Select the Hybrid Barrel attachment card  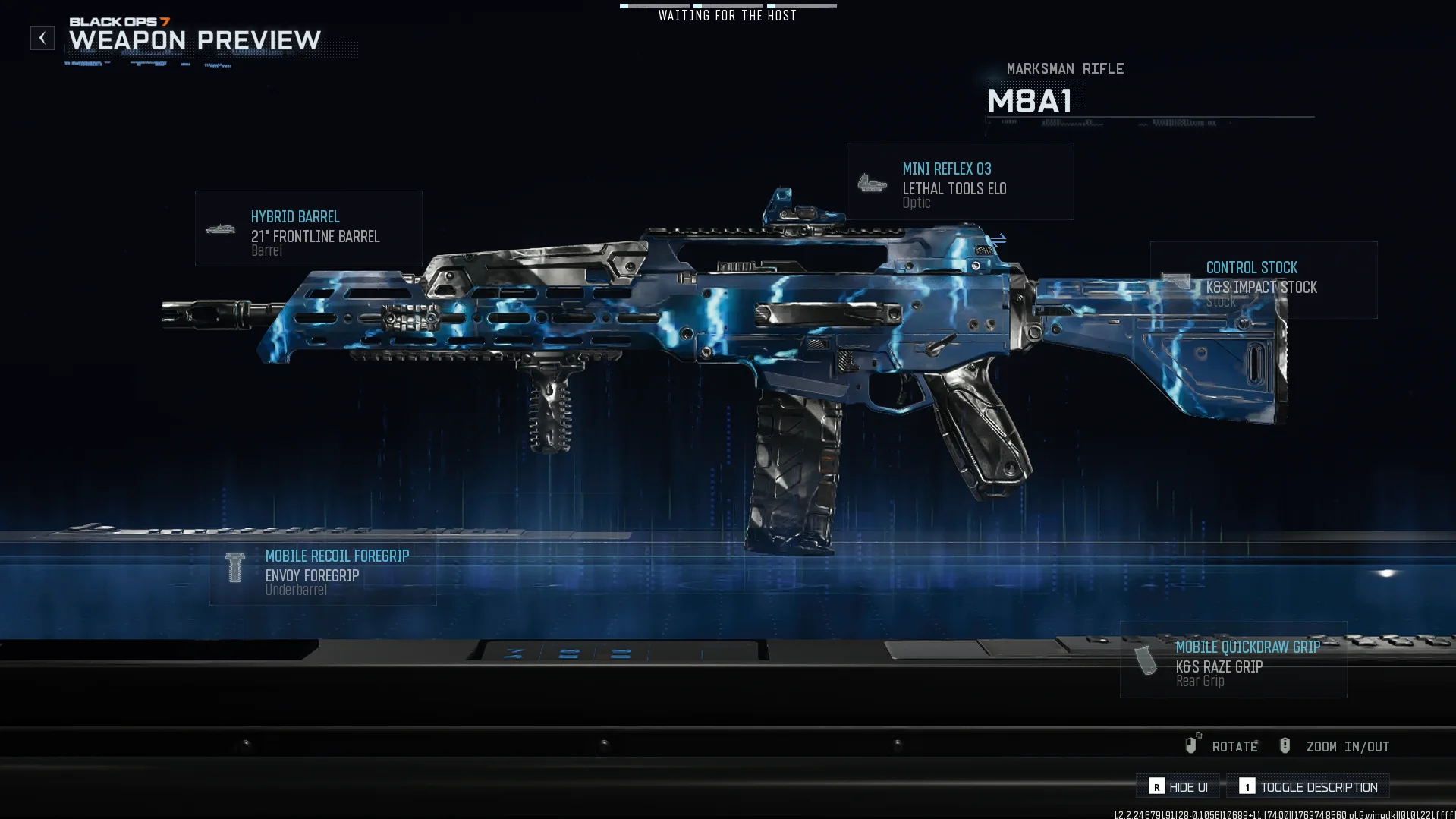pos(308,228)
